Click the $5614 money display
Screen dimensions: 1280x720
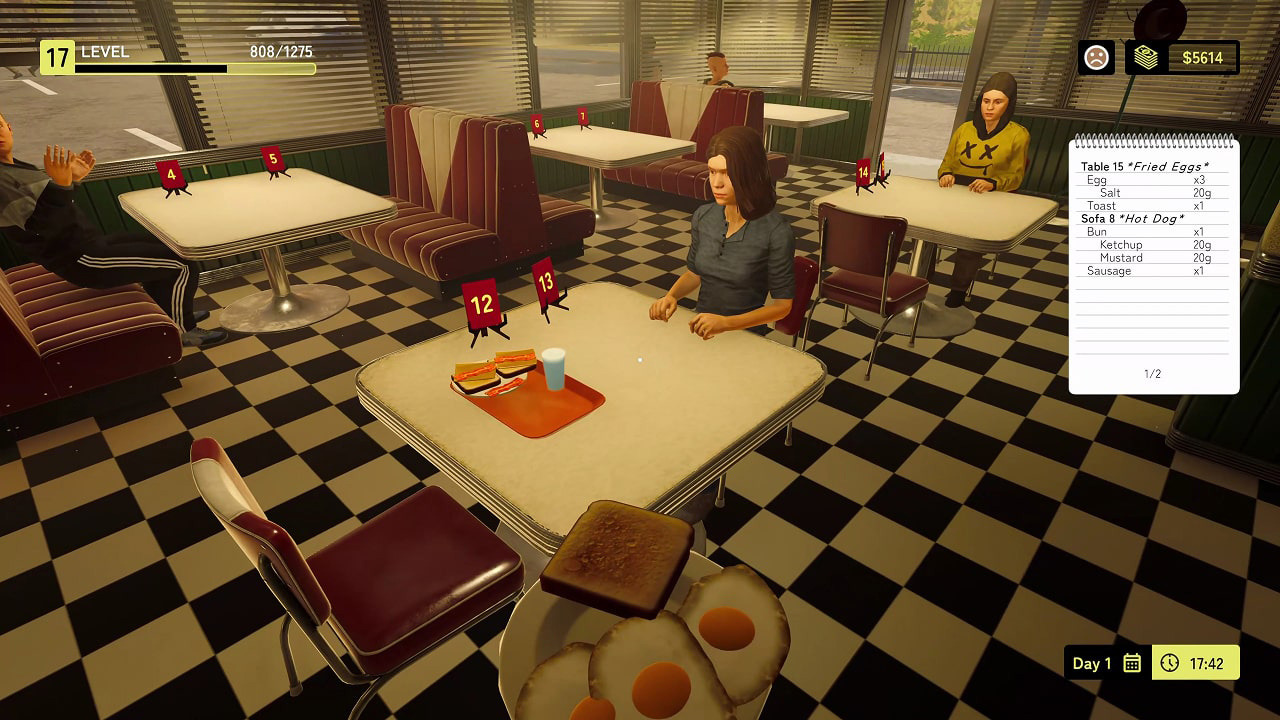click(x=1205, y=57)
